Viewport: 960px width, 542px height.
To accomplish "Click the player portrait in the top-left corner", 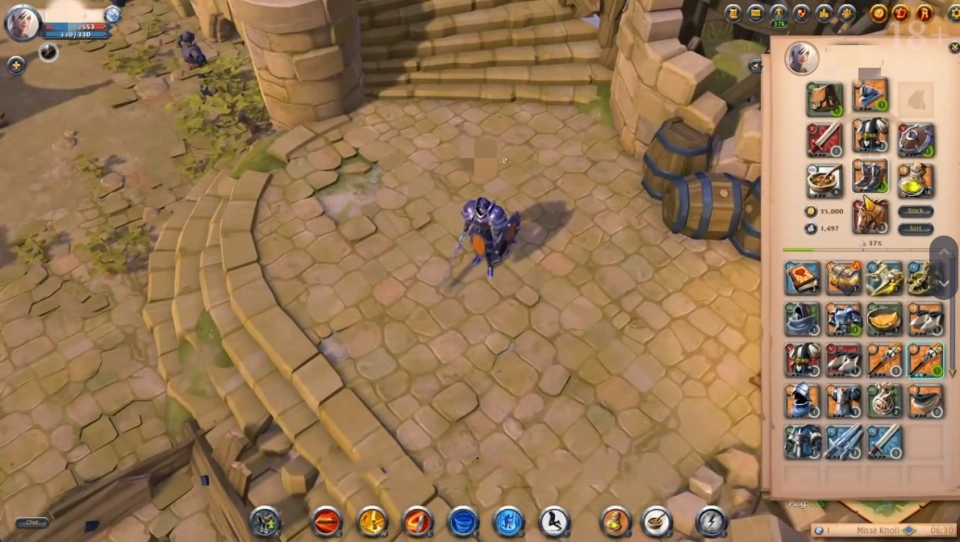I will (x=22, y=22).
